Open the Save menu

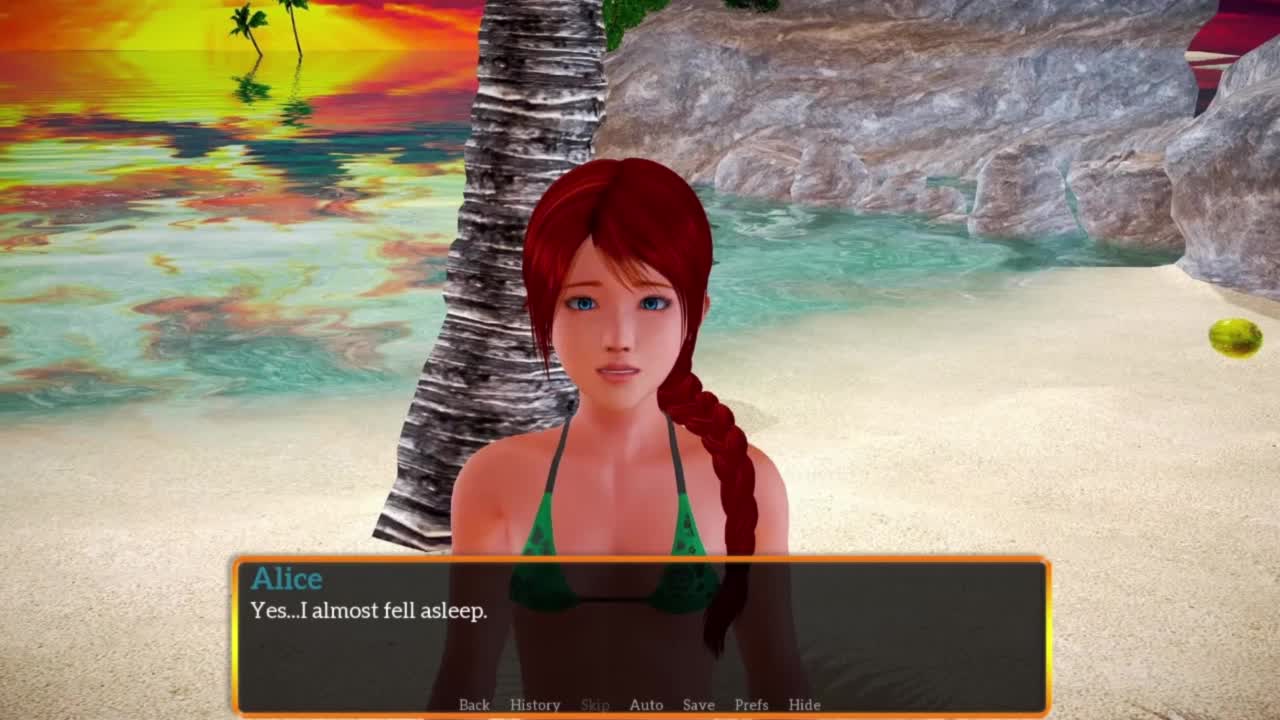[698, 705]
